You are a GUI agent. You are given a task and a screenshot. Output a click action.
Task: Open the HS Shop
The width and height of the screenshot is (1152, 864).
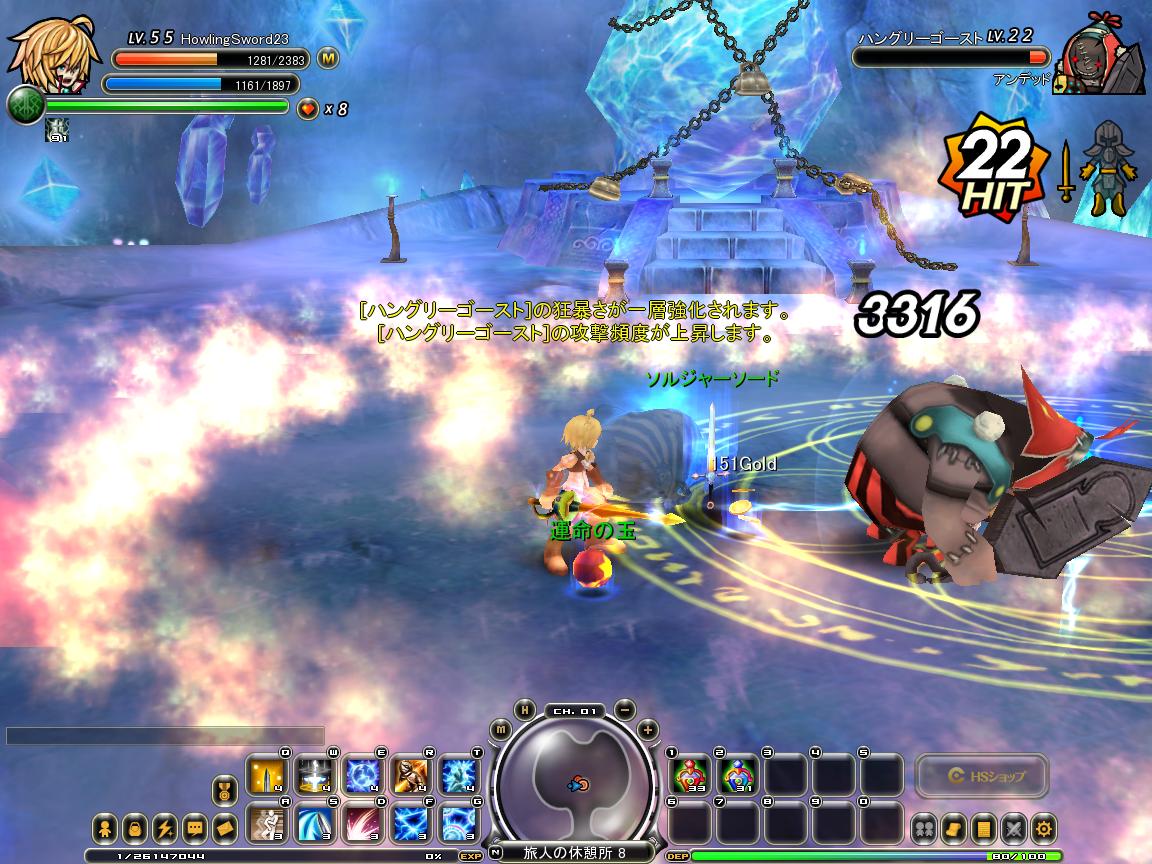[983, 775]
